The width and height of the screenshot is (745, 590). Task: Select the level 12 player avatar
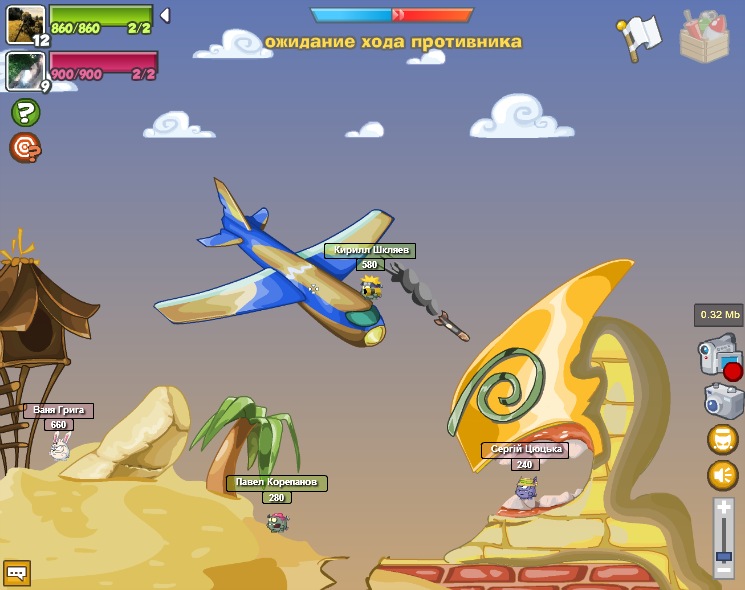(26, 24)
